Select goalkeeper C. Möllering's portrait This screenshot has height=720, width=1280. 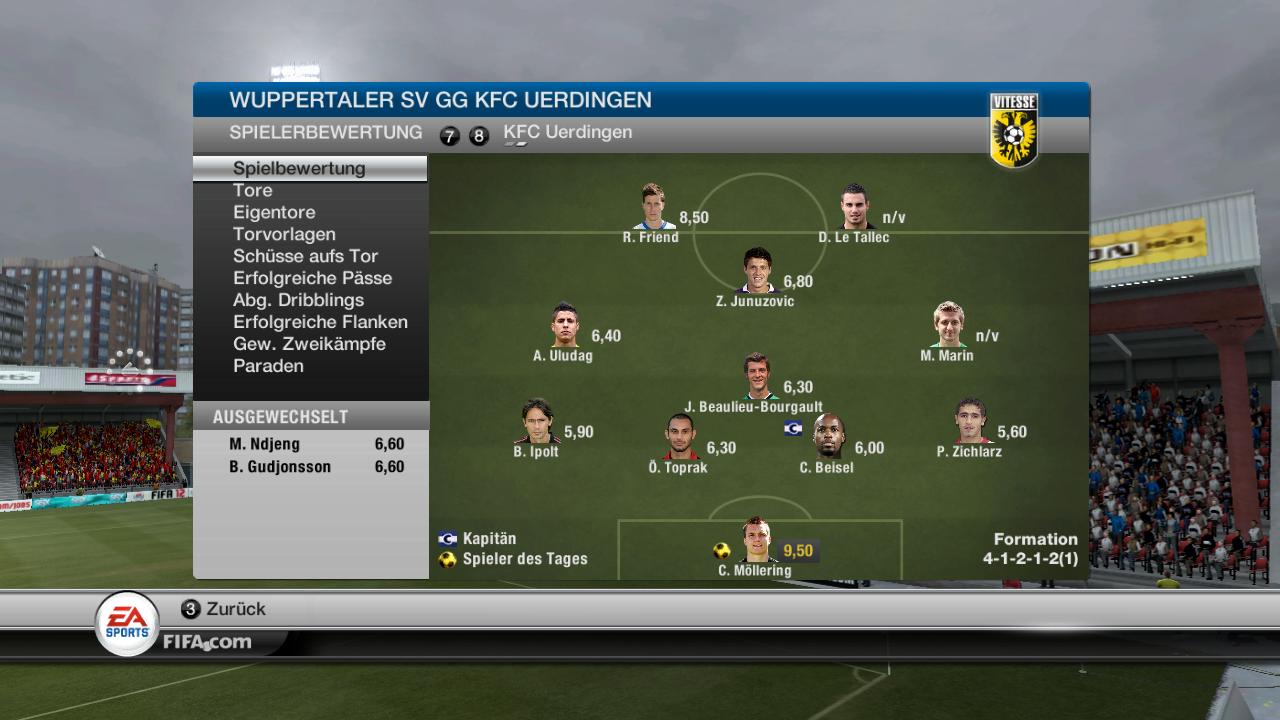point(757,541)
